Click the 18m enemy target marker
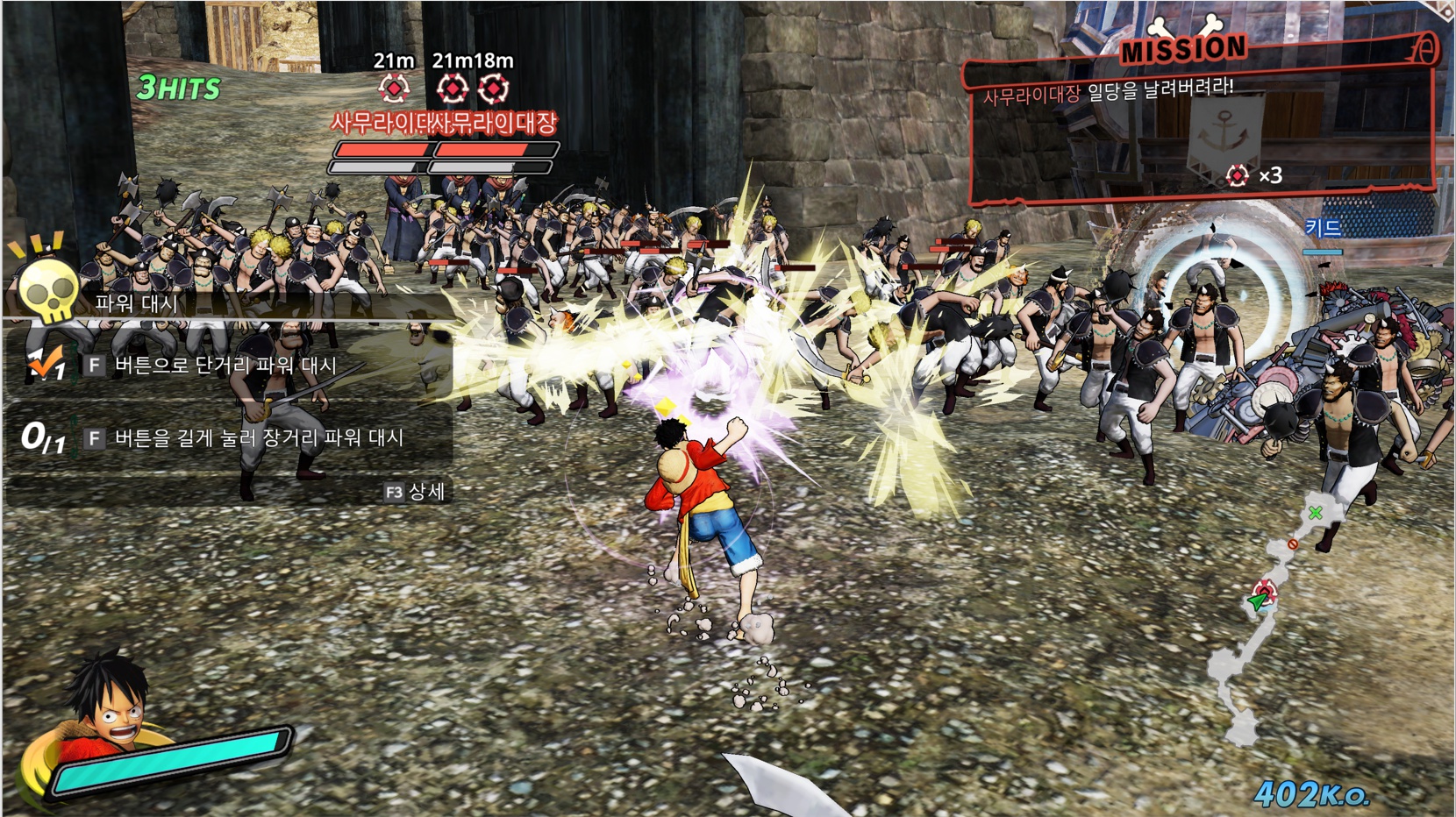 tap(495, 89)
